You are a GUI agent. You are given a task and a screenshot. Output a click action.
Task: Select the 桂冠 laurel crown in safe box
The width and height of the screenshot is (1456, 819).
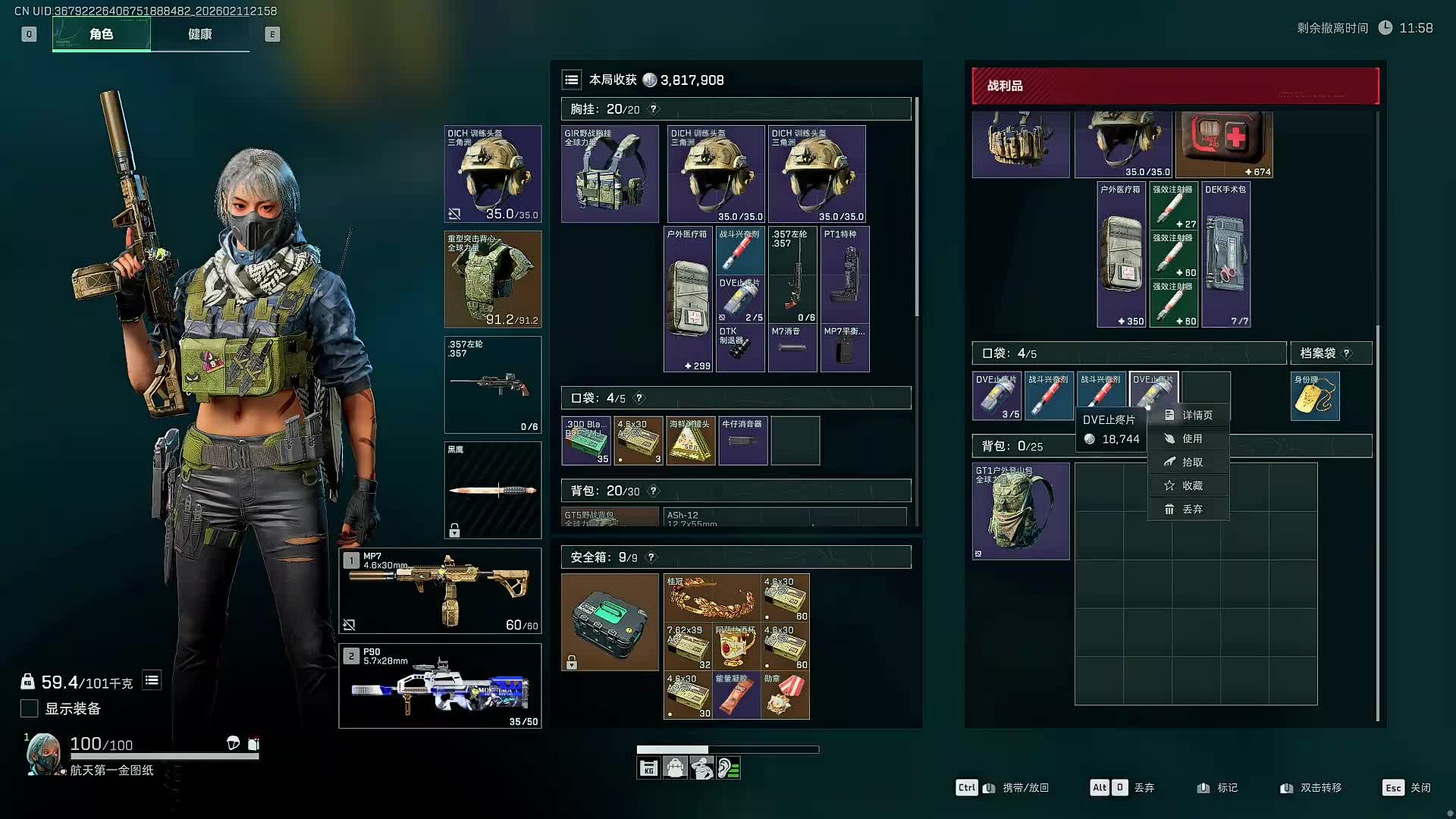[x=712, y=598]
